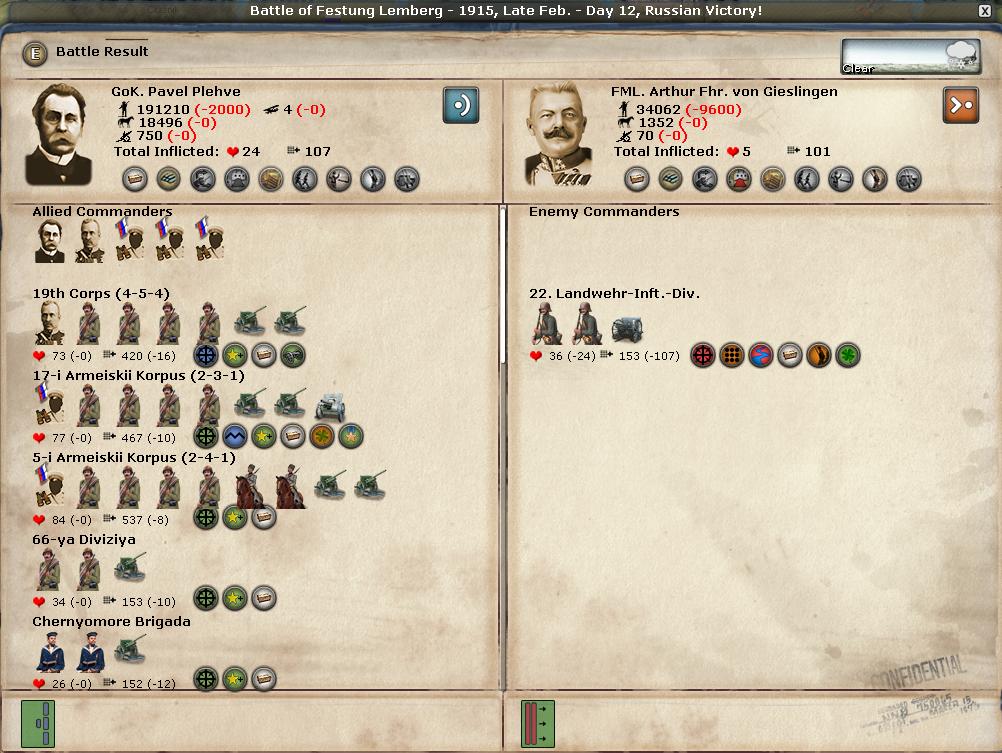Click the first allied commander portrait under Allied Commanders
The height and width of the screenshot is (753, 1002).
(x=50, y=242)
